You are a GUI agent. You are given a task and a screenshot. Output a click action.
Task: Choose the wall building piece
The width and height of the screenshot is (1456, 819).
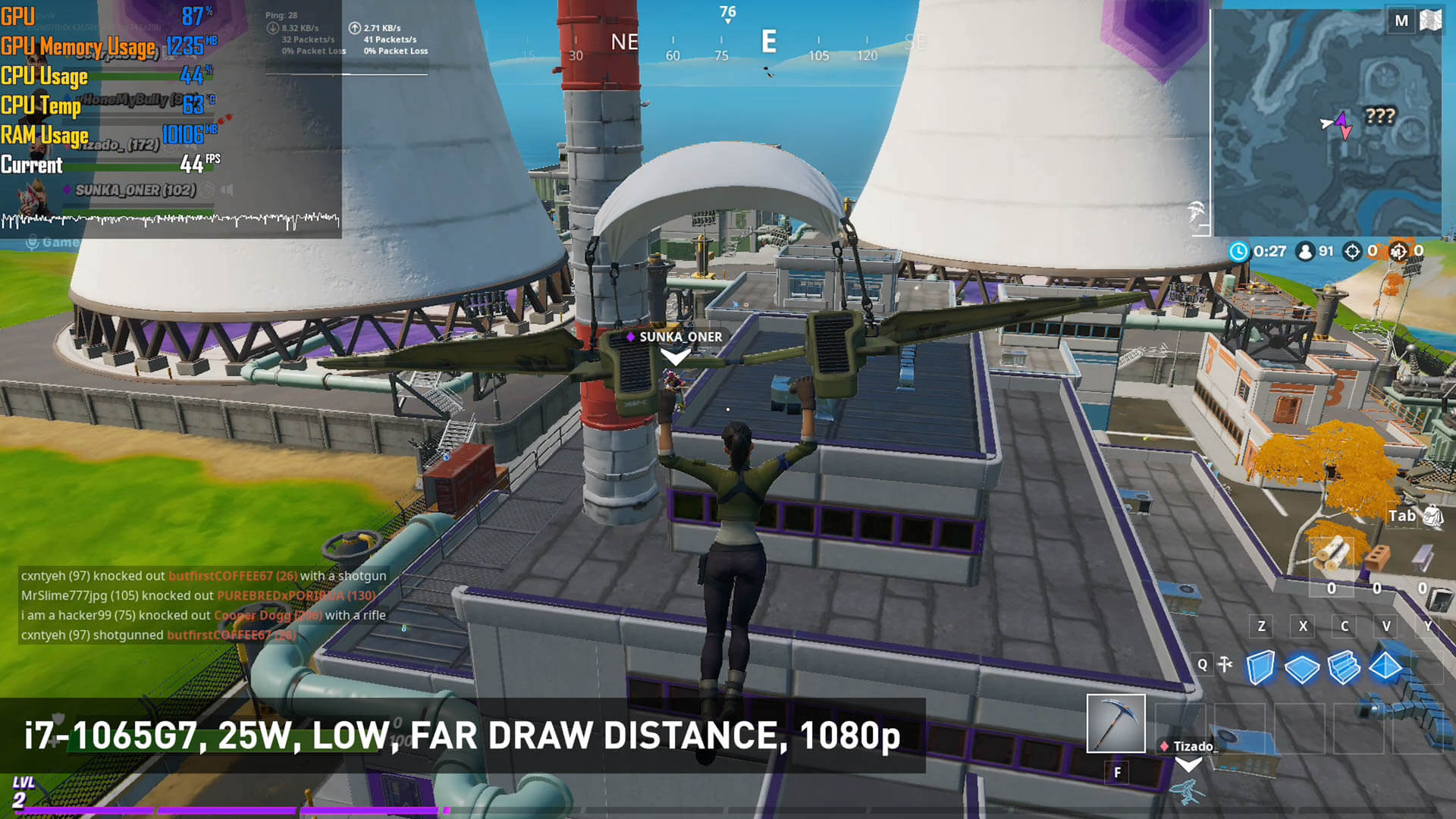click(x=1260, y=667)
